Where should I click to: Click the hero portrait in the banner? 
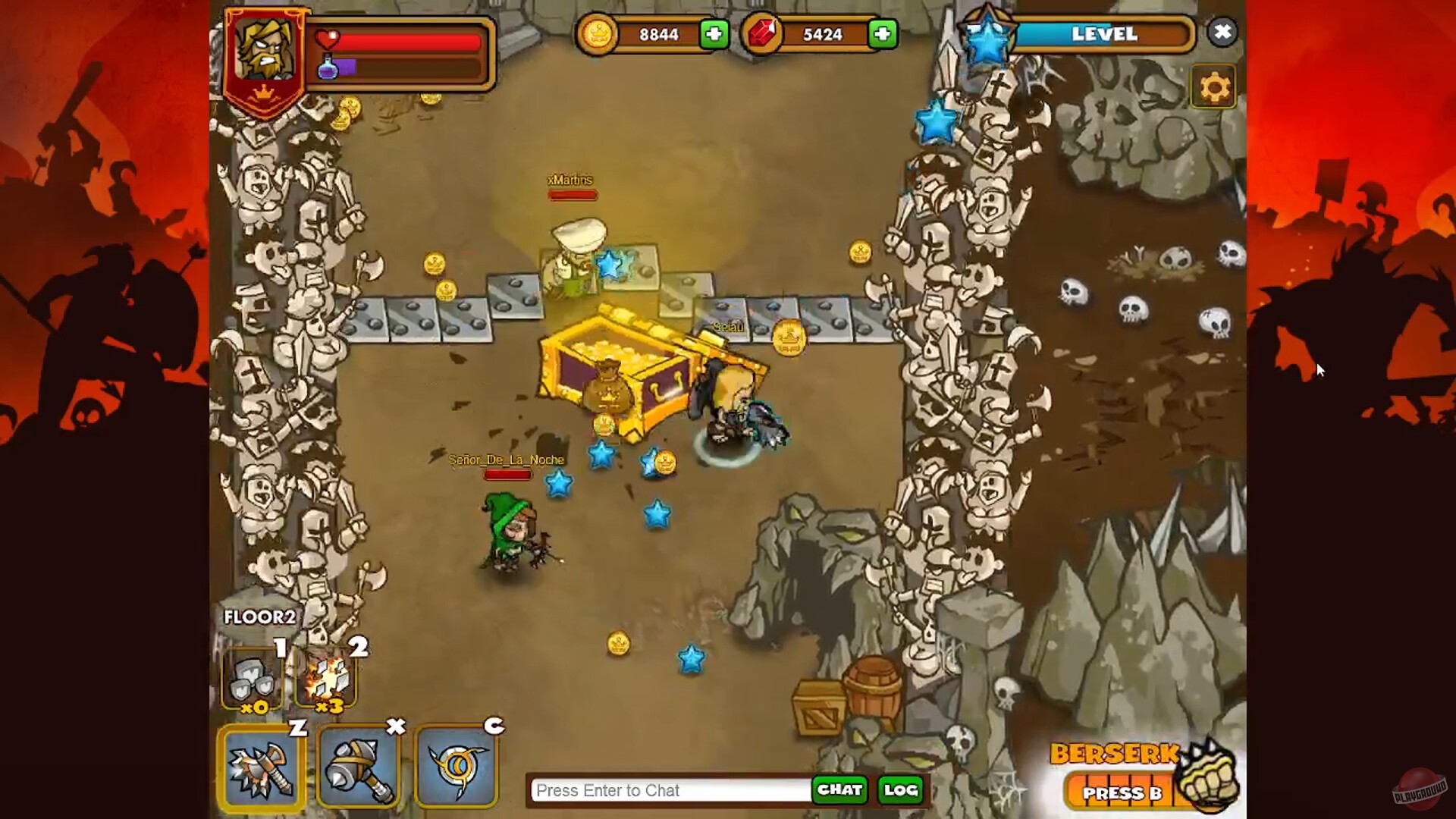click(265, 49)
